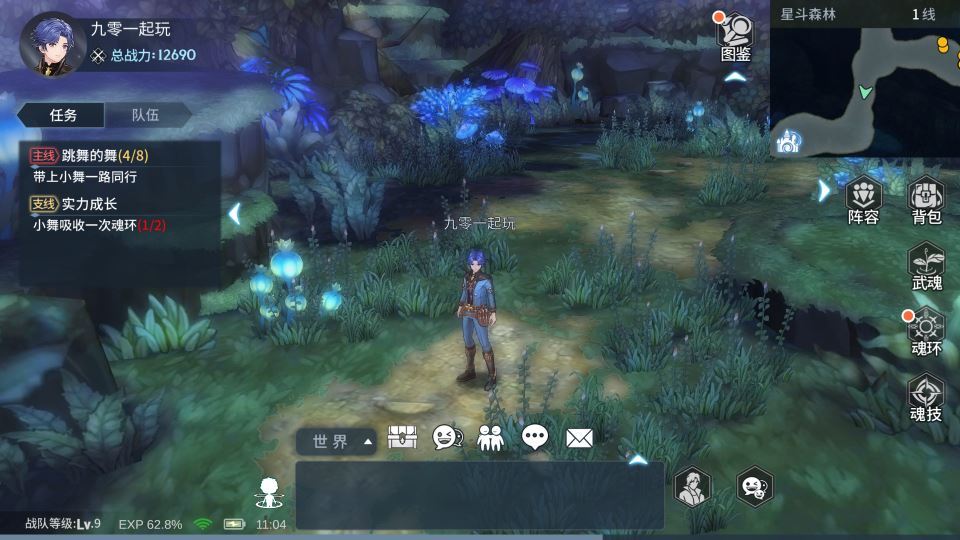
Task: Open the 魂技 soul skill menu
Action: (927, 397)
